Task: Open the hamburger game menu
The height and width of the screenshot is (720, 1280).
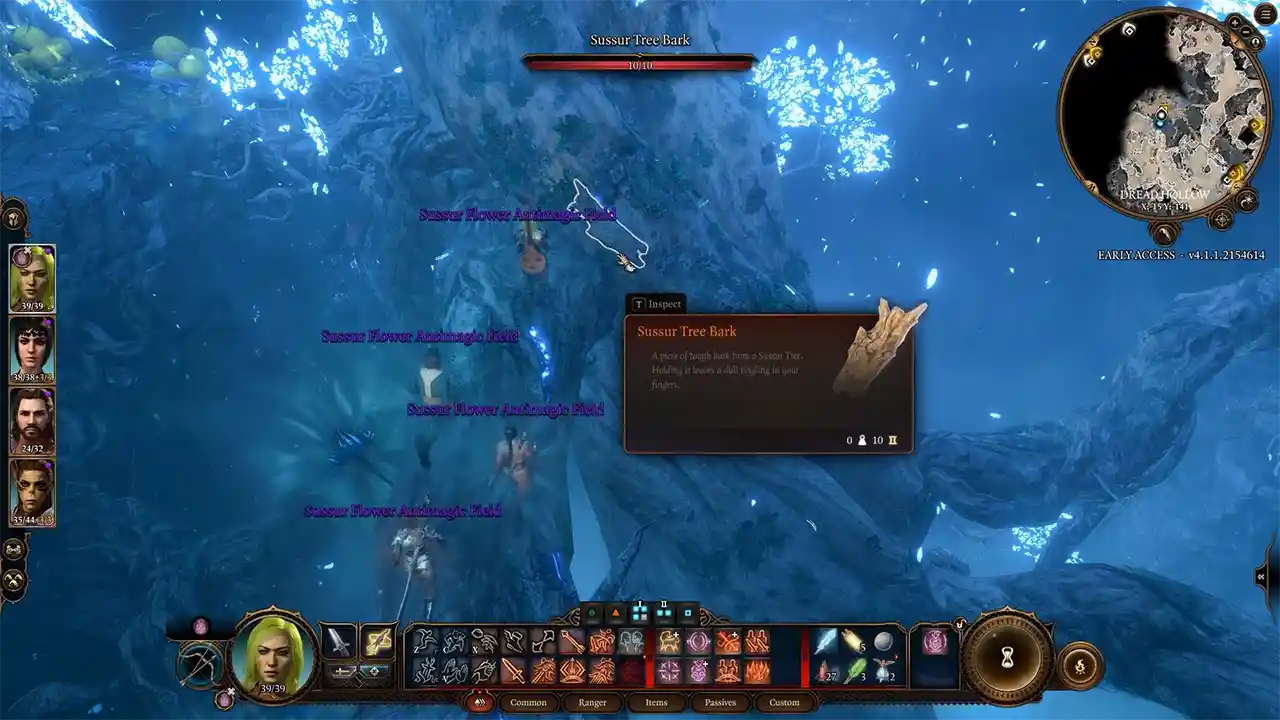Action: (x=1267, y=14)
